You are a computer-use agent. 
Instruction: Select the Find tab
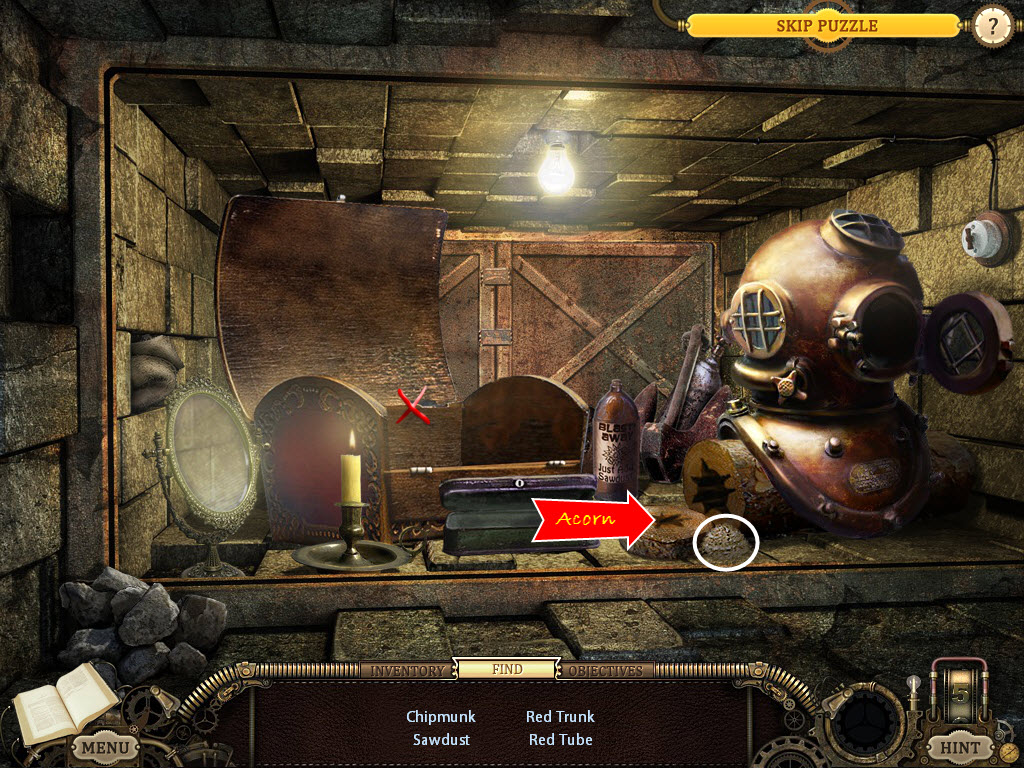[x=507, y=669]
